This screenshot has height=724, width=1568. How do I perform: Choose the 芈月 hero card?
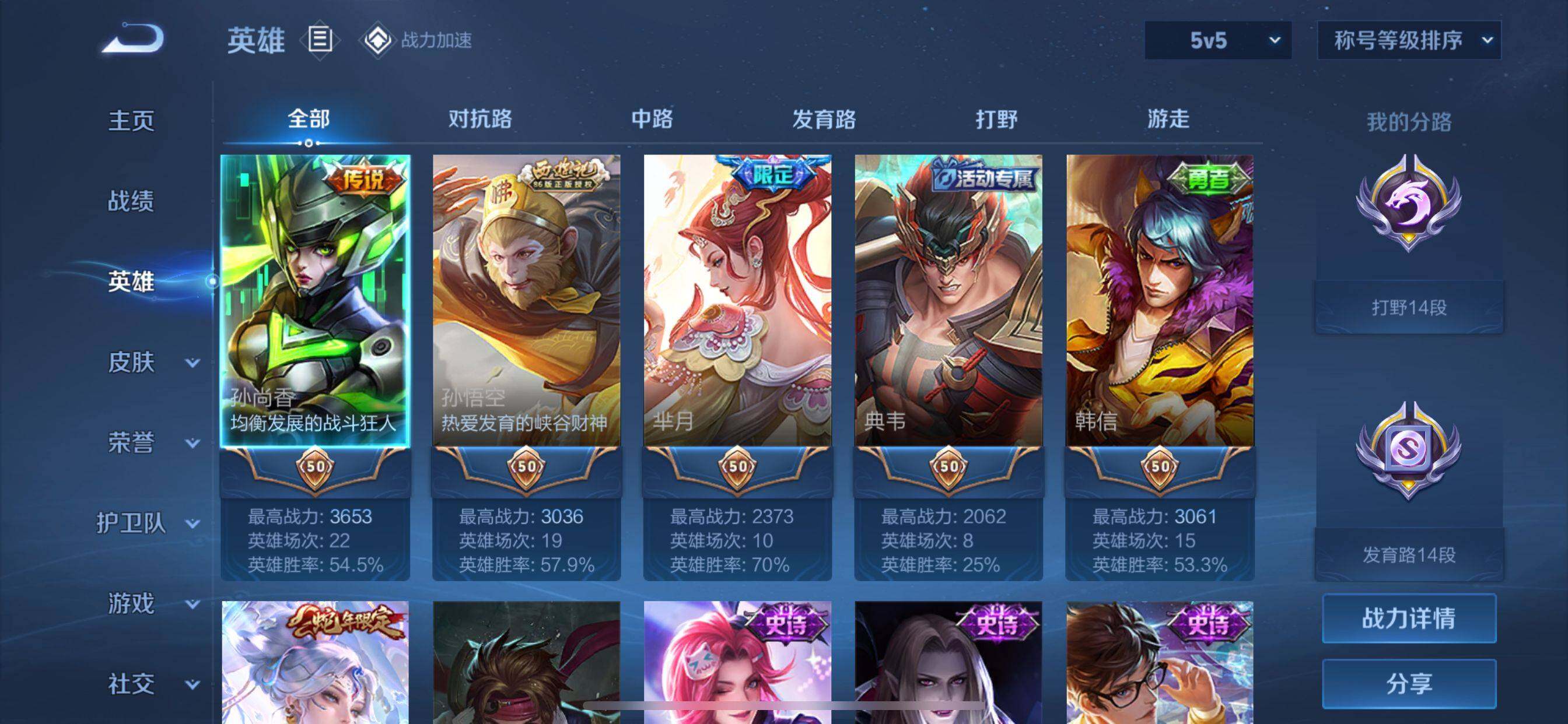point(737,301)
